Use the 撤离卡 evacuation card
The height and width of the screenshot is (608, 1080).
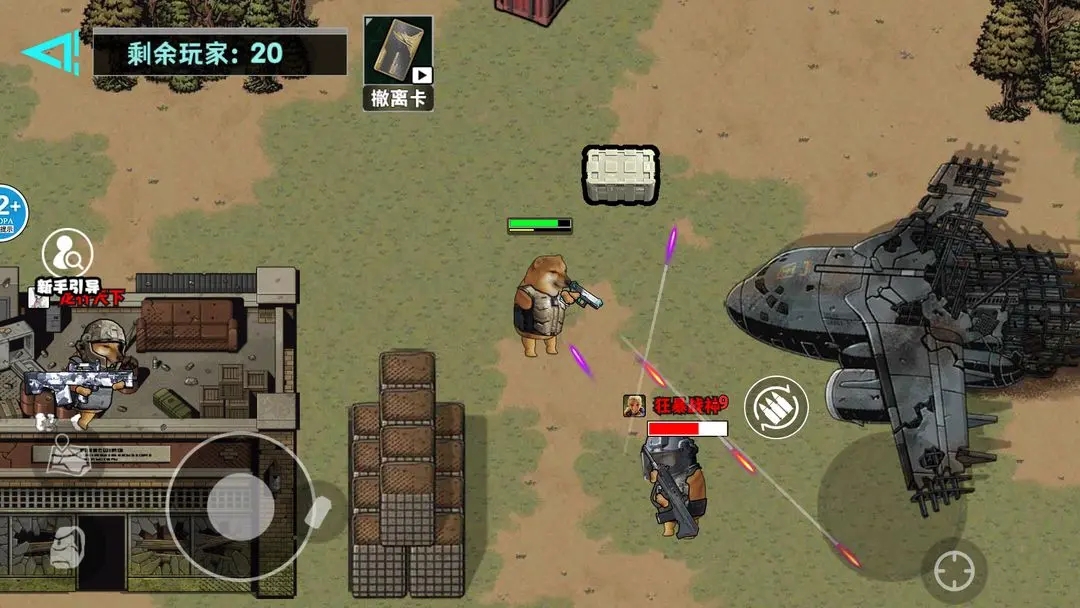click(x=397, y=62)
